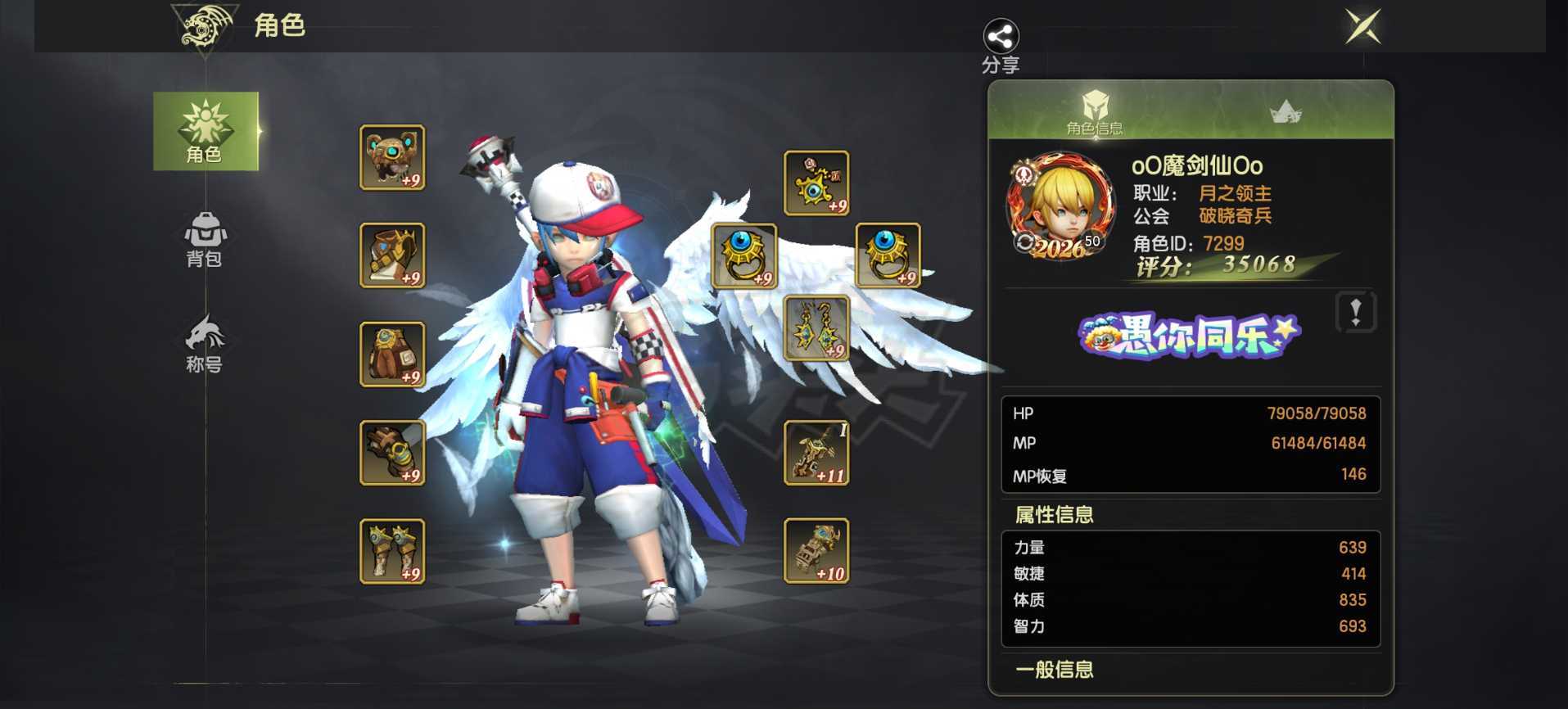Inspect the necklace slot
The width and height of the screenshot is (1568, 709).
816,183
